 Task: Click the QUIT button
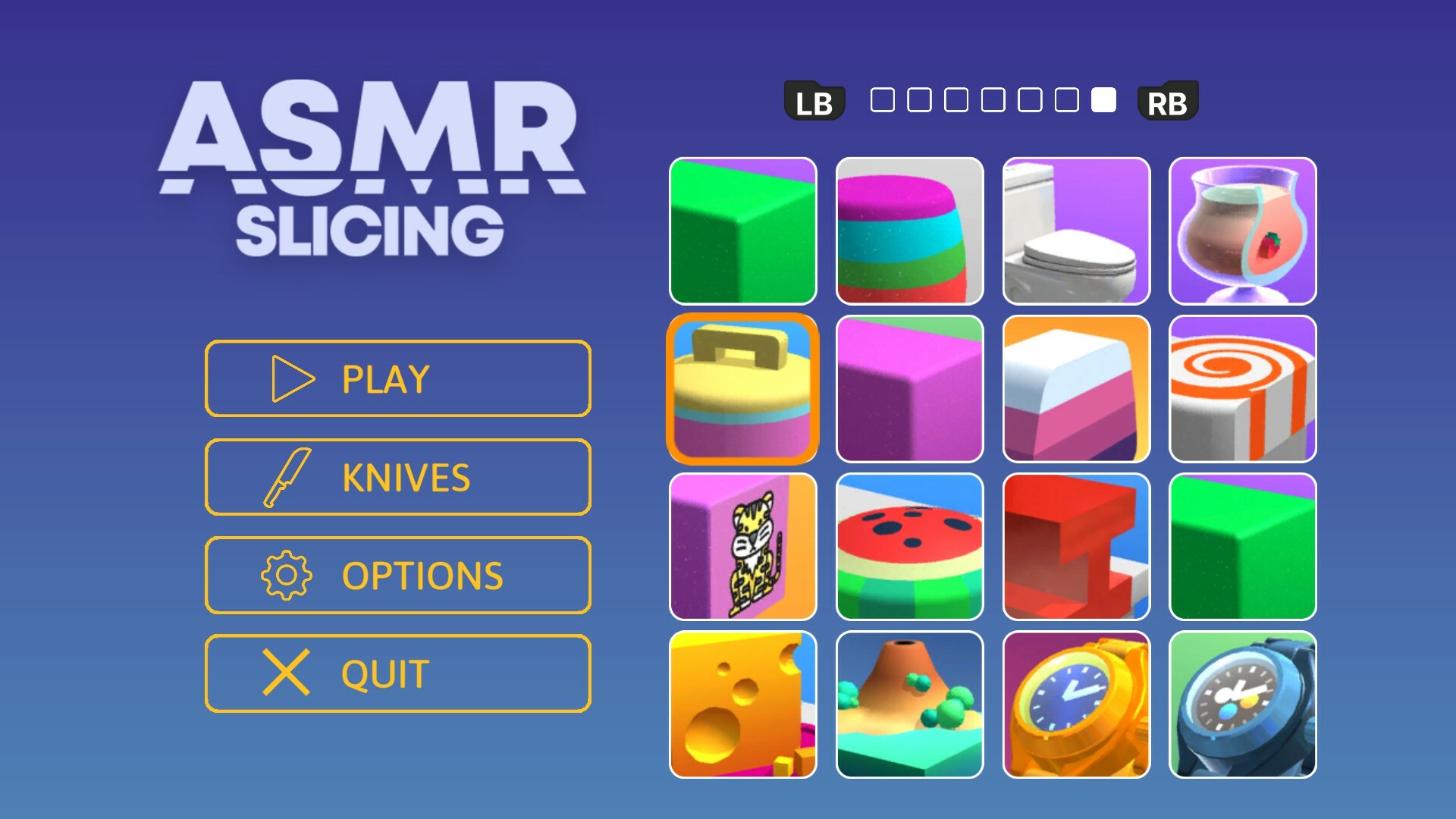pos(397,673)
